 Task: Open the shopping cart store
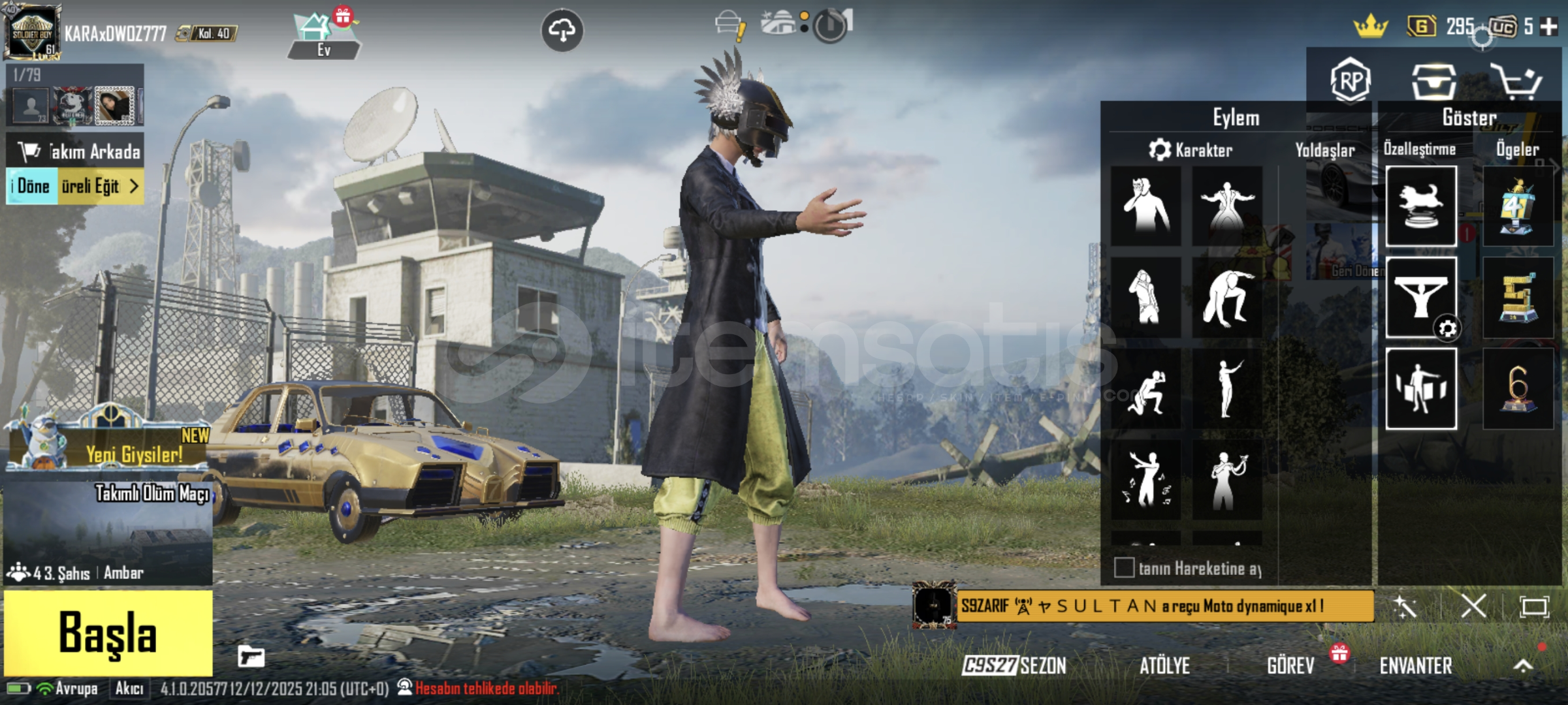click(x=1516, y=81)
